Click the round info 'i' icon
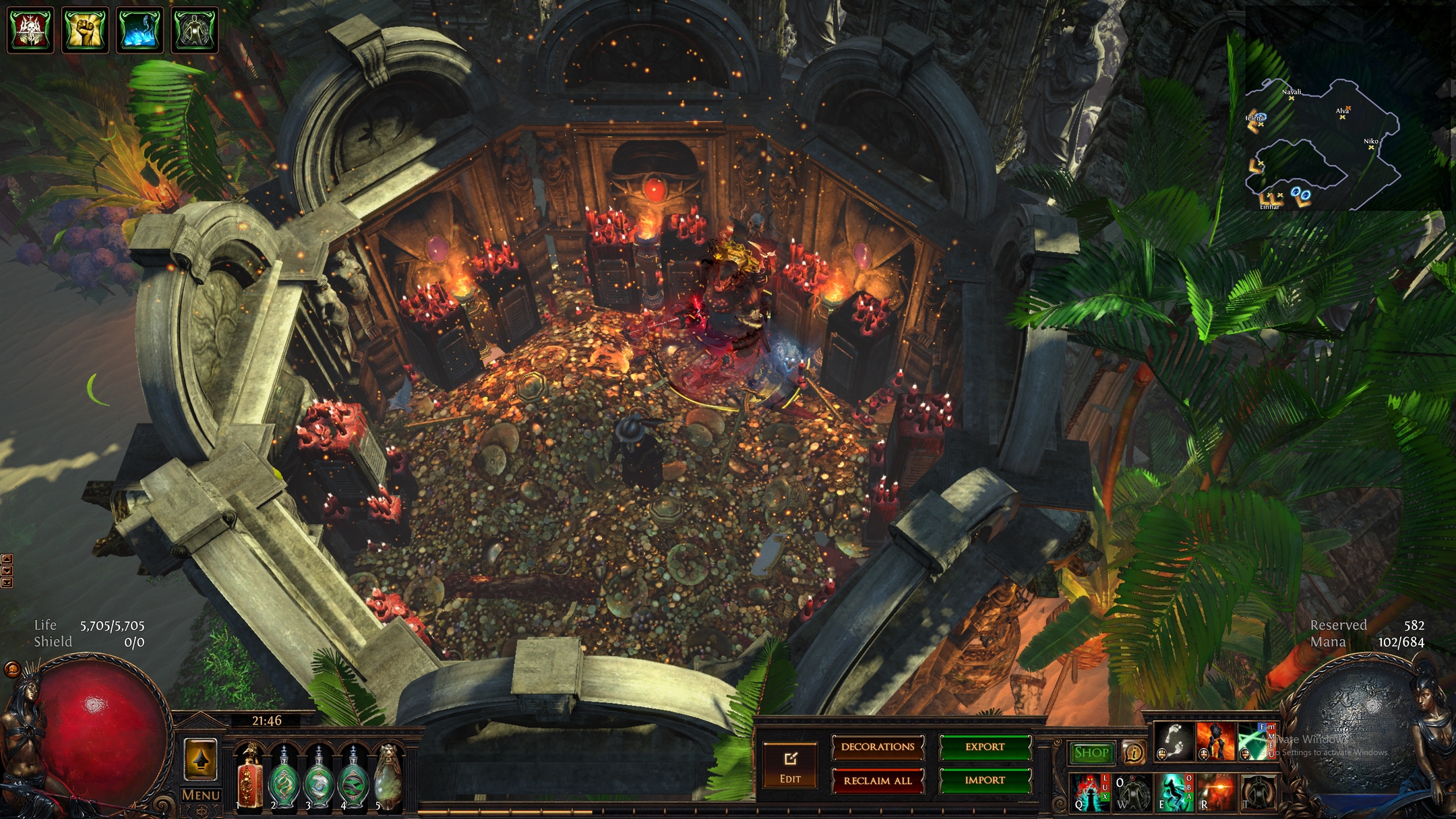 (x=1134, y=752)
